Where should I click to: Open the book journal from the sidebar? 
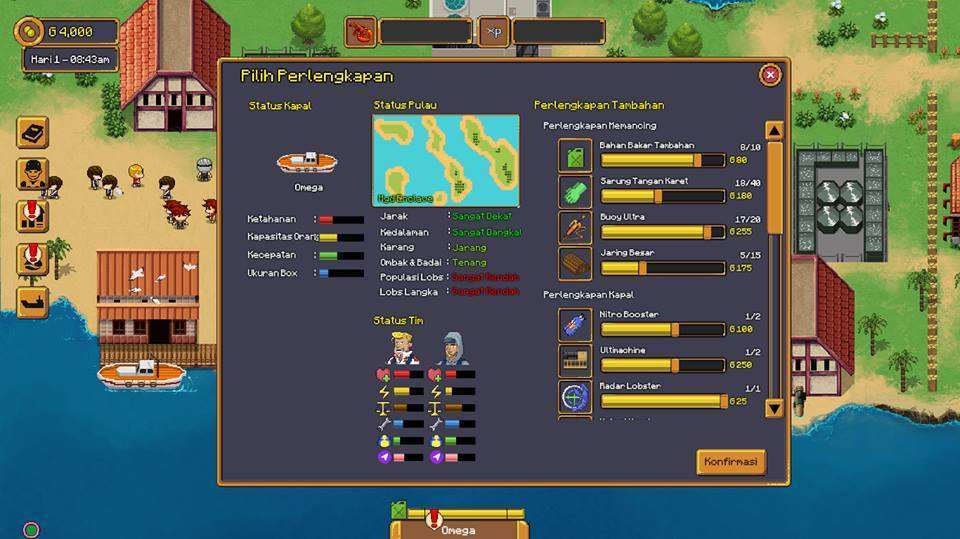[x=32, y=132]
